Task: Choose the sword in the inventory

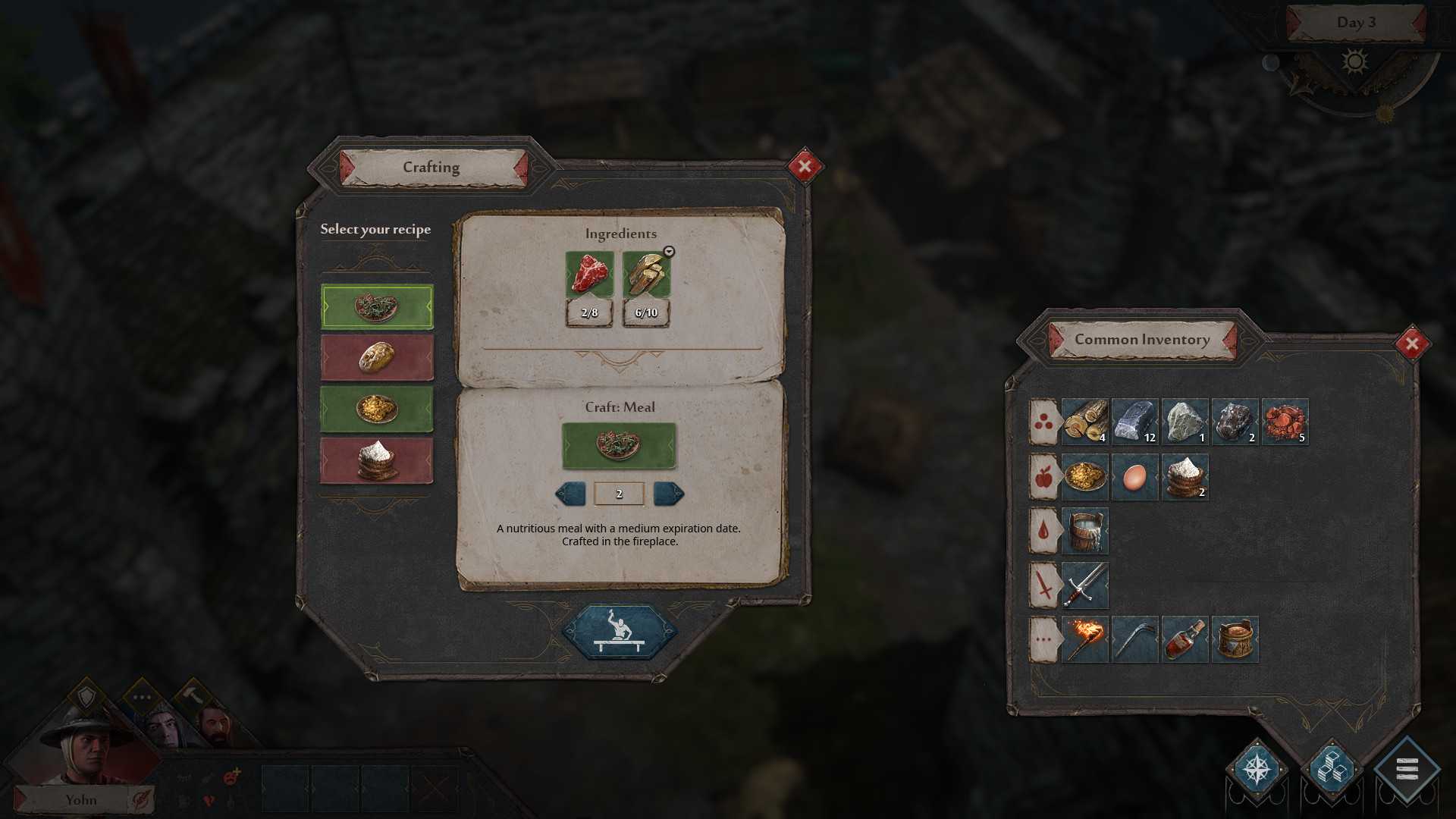Action: tap(1084, 585)
